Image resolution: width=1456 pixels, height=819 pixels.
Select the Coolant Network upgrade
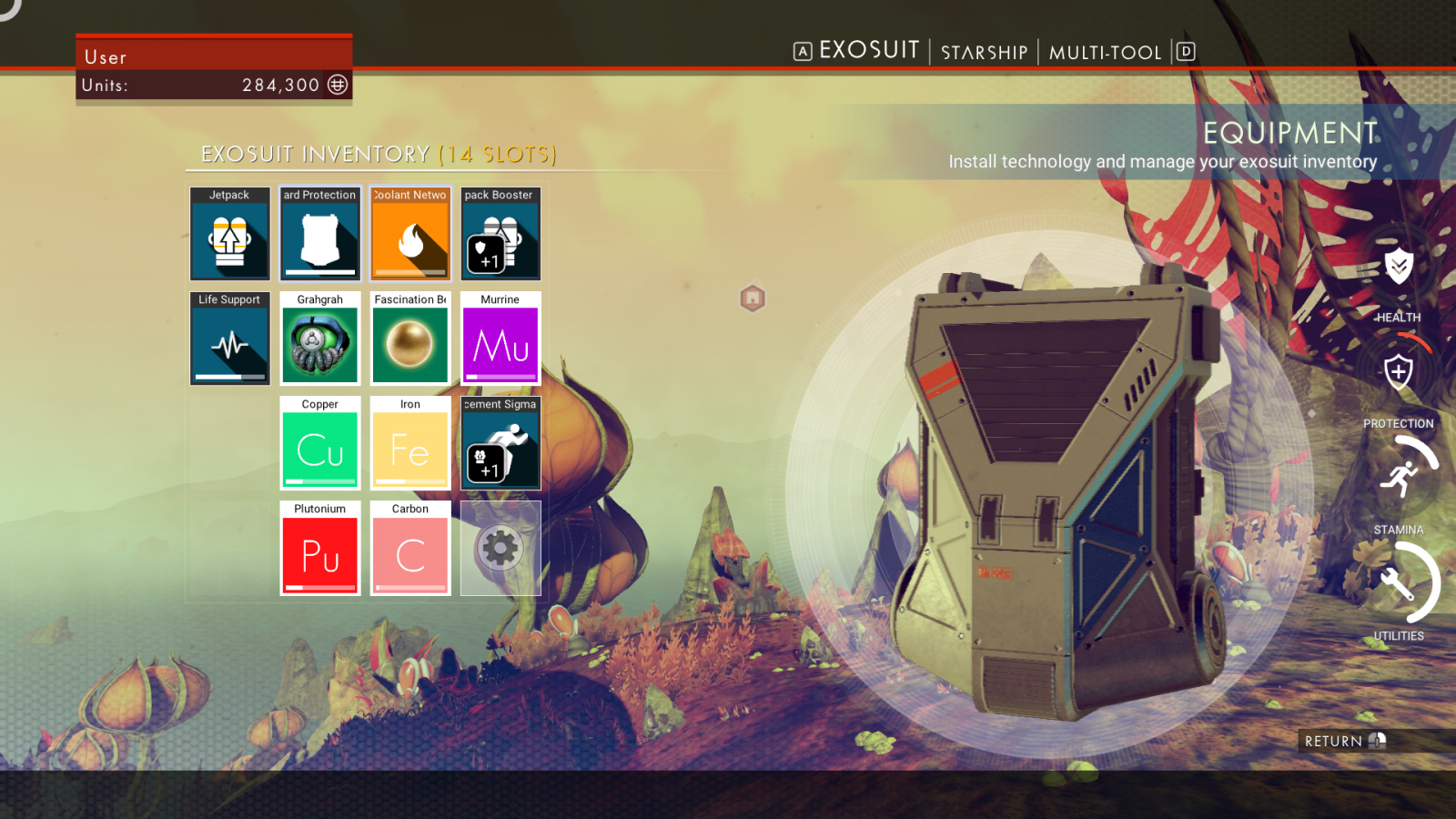tap(409, 235)
